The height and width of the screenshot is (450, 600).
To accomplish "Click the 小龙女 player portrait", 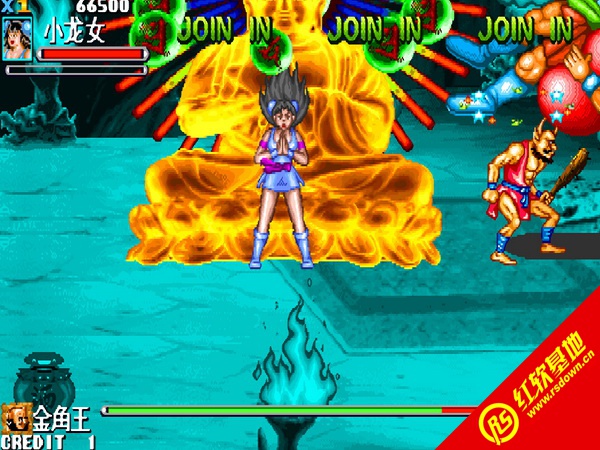I will 19,37.
